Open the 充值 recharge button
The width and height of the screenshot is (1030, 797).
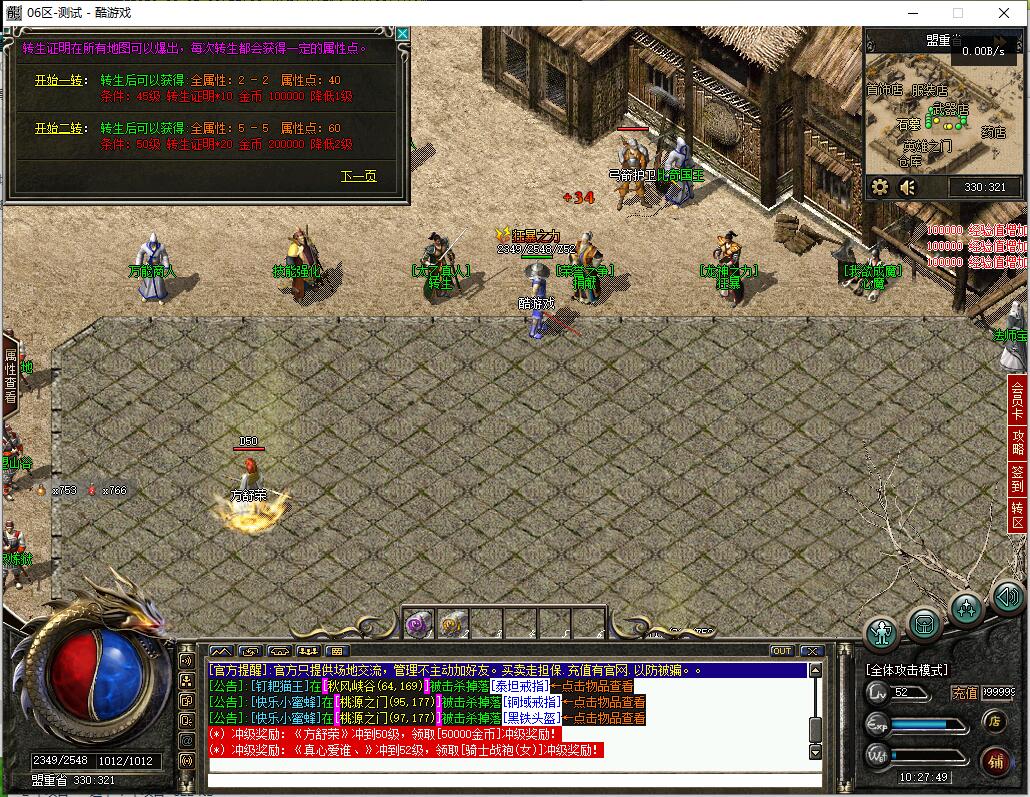(x=964, y=692)
